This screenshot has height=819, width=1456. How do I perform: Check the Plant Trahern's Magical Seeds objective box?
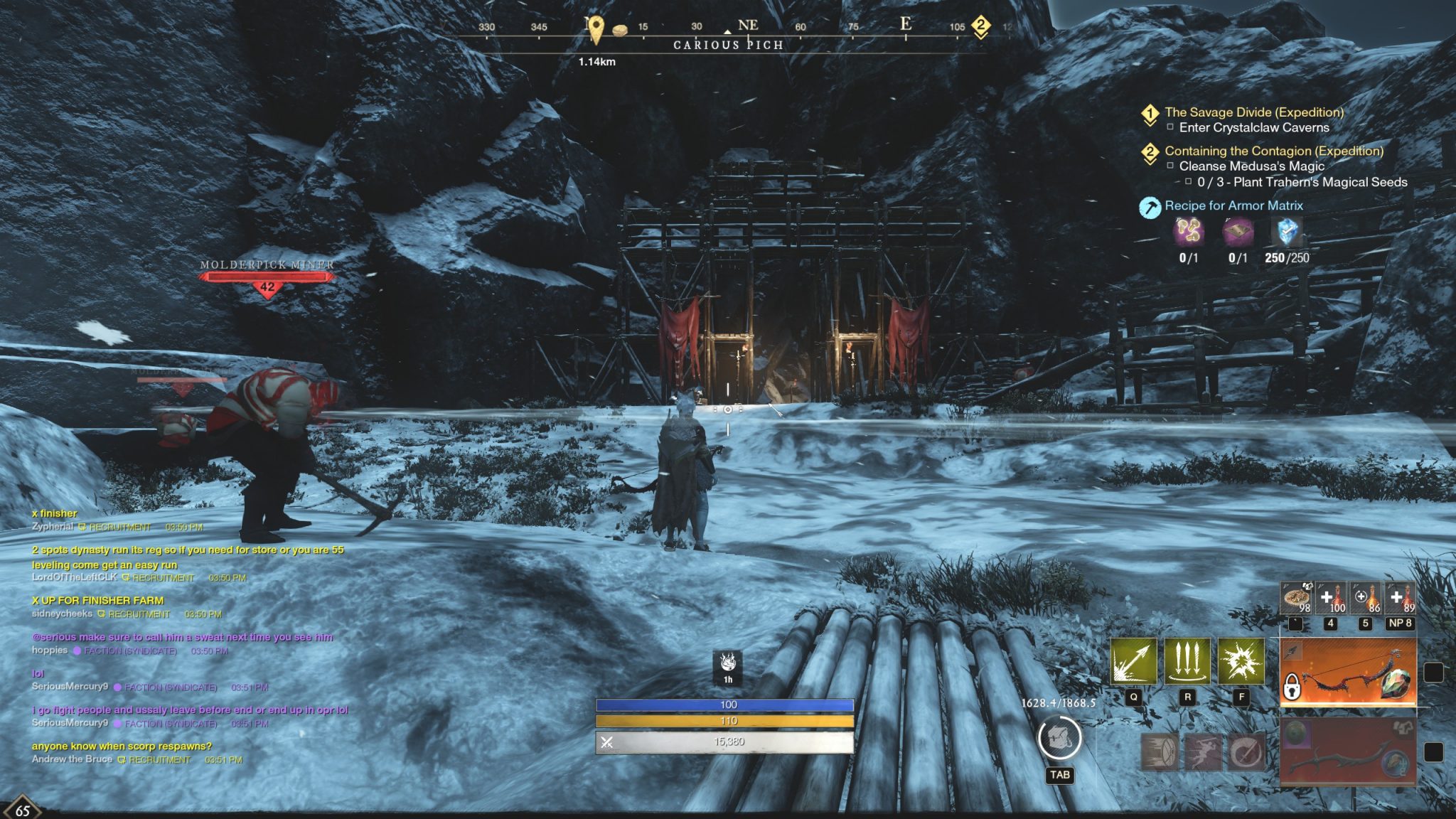(x=1189, y=182)
